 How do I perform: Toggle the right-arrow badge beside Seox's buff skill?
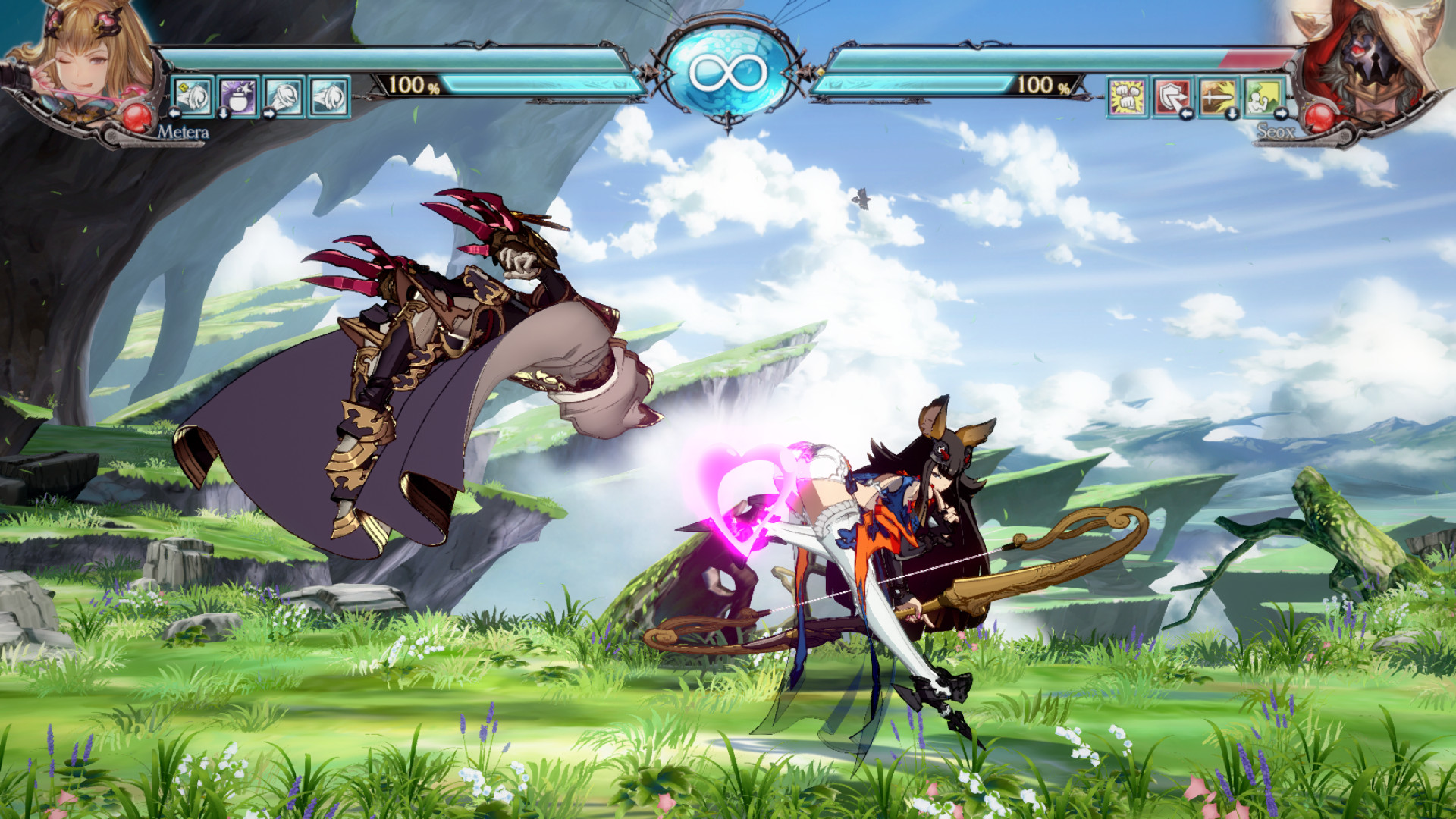click(x=1282, y=115)
